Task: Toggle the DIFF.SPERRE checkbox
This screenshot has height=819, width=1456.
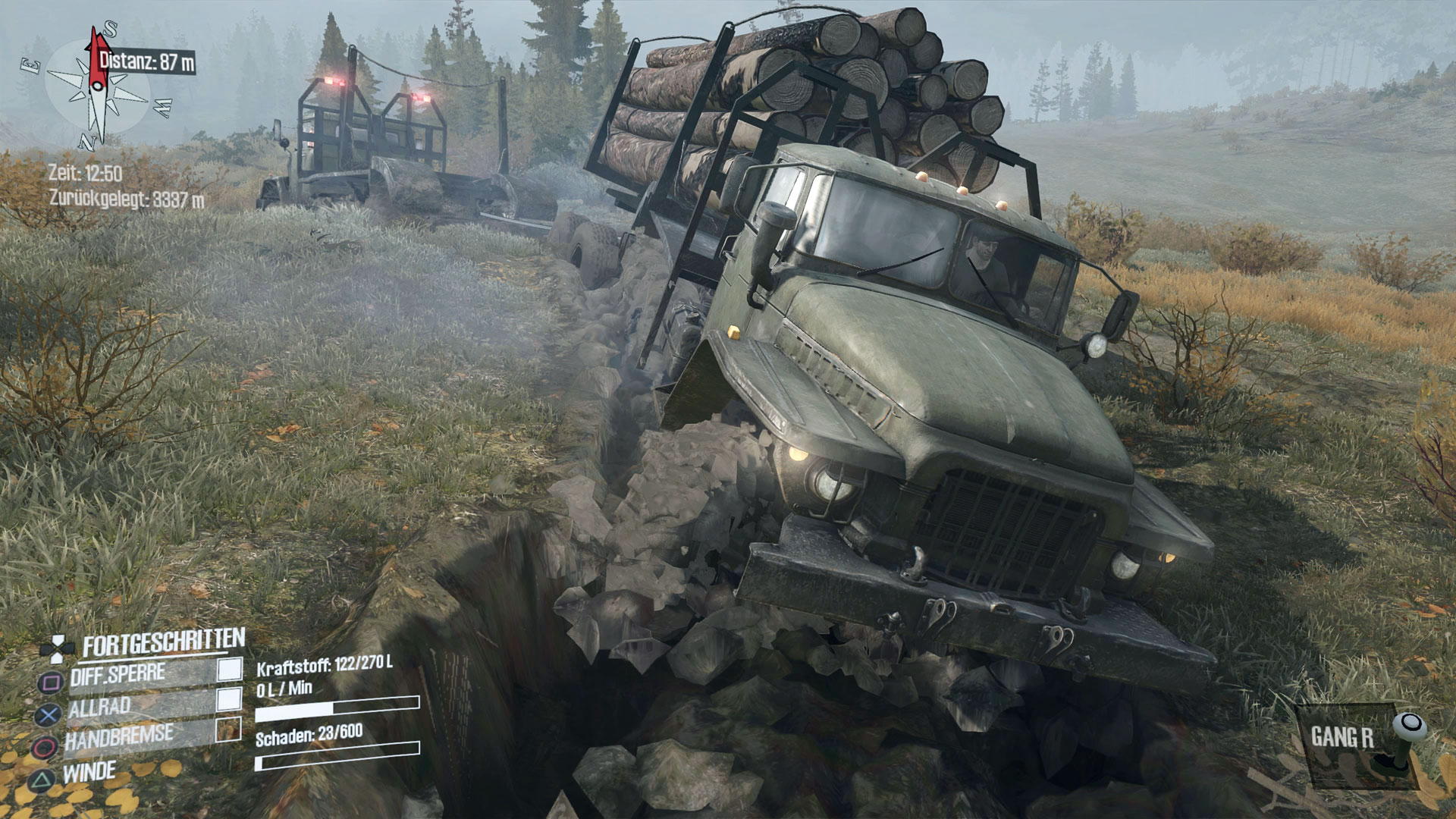Action: tap(230, 669)
